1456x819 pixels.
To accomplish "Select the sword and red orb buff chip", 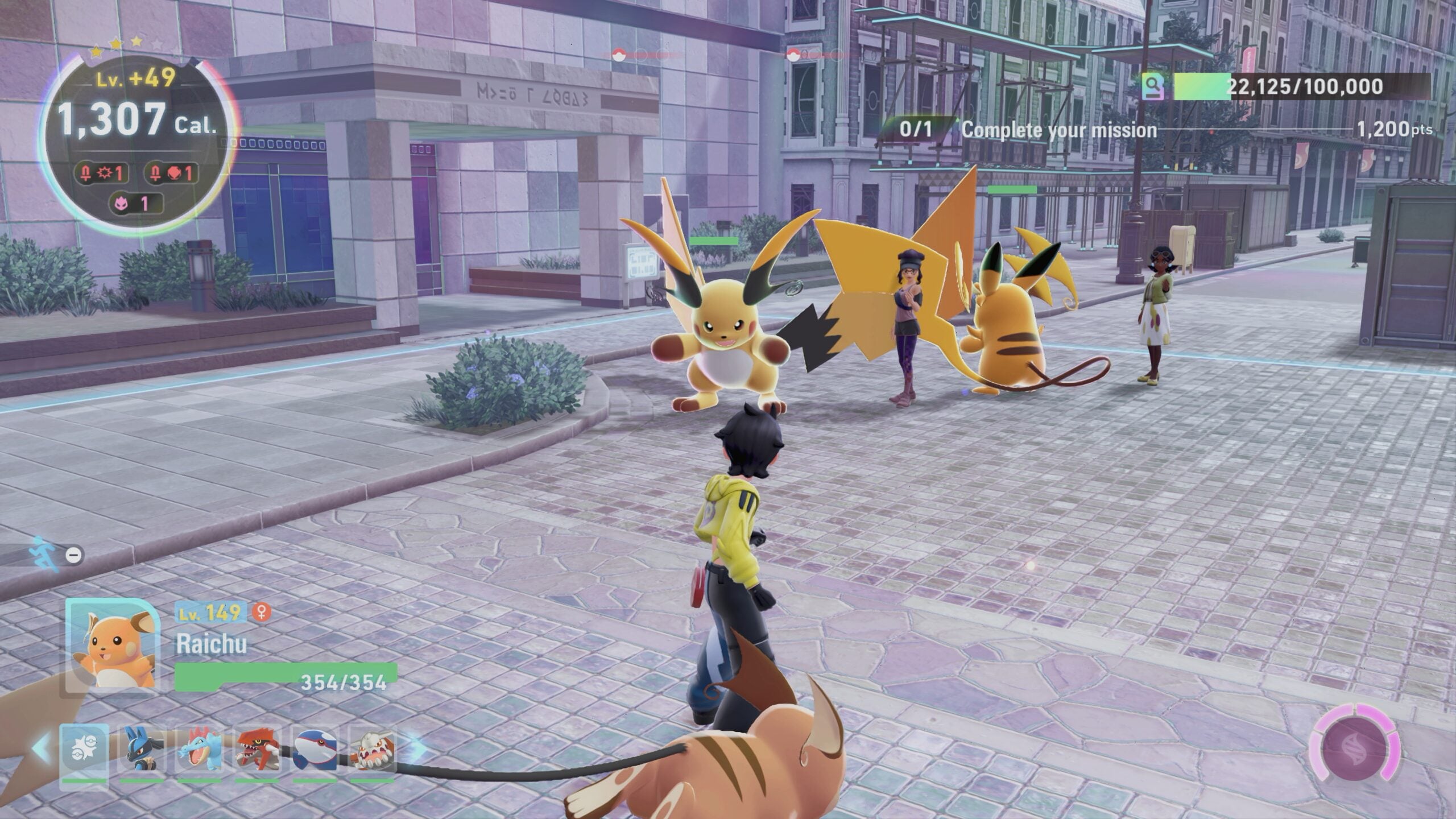I will (x=171, y=173).
